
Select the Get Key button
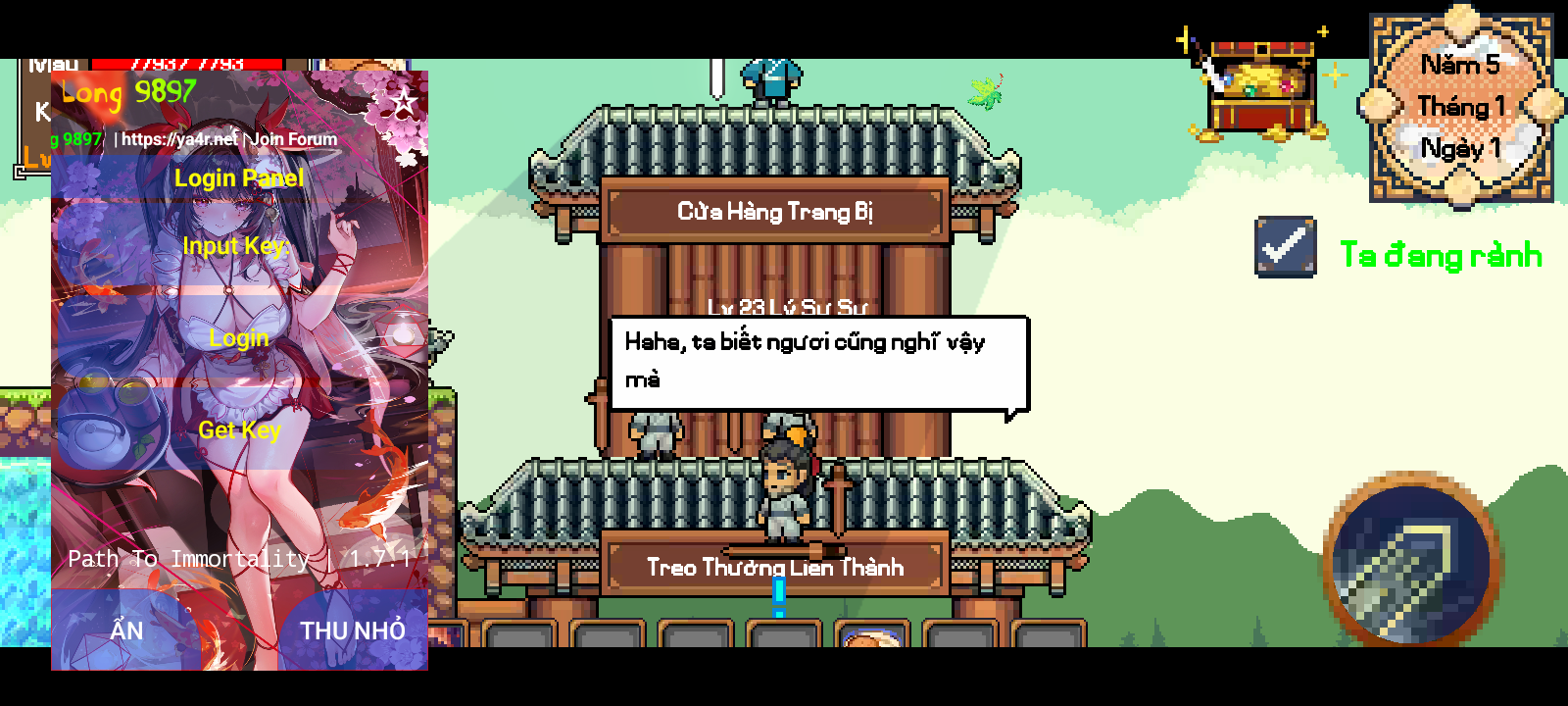pos(239,430)
